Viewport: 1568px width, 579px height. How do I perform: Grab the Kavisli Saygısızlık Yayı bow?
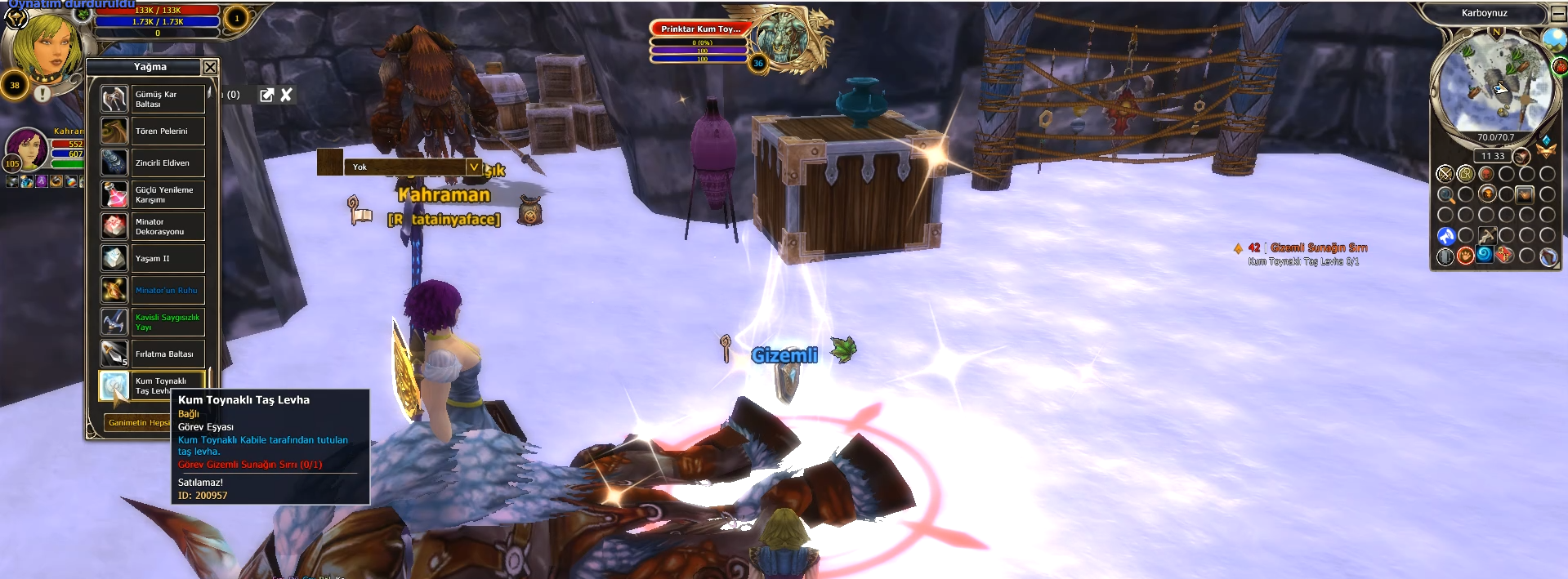click(152, 322)
